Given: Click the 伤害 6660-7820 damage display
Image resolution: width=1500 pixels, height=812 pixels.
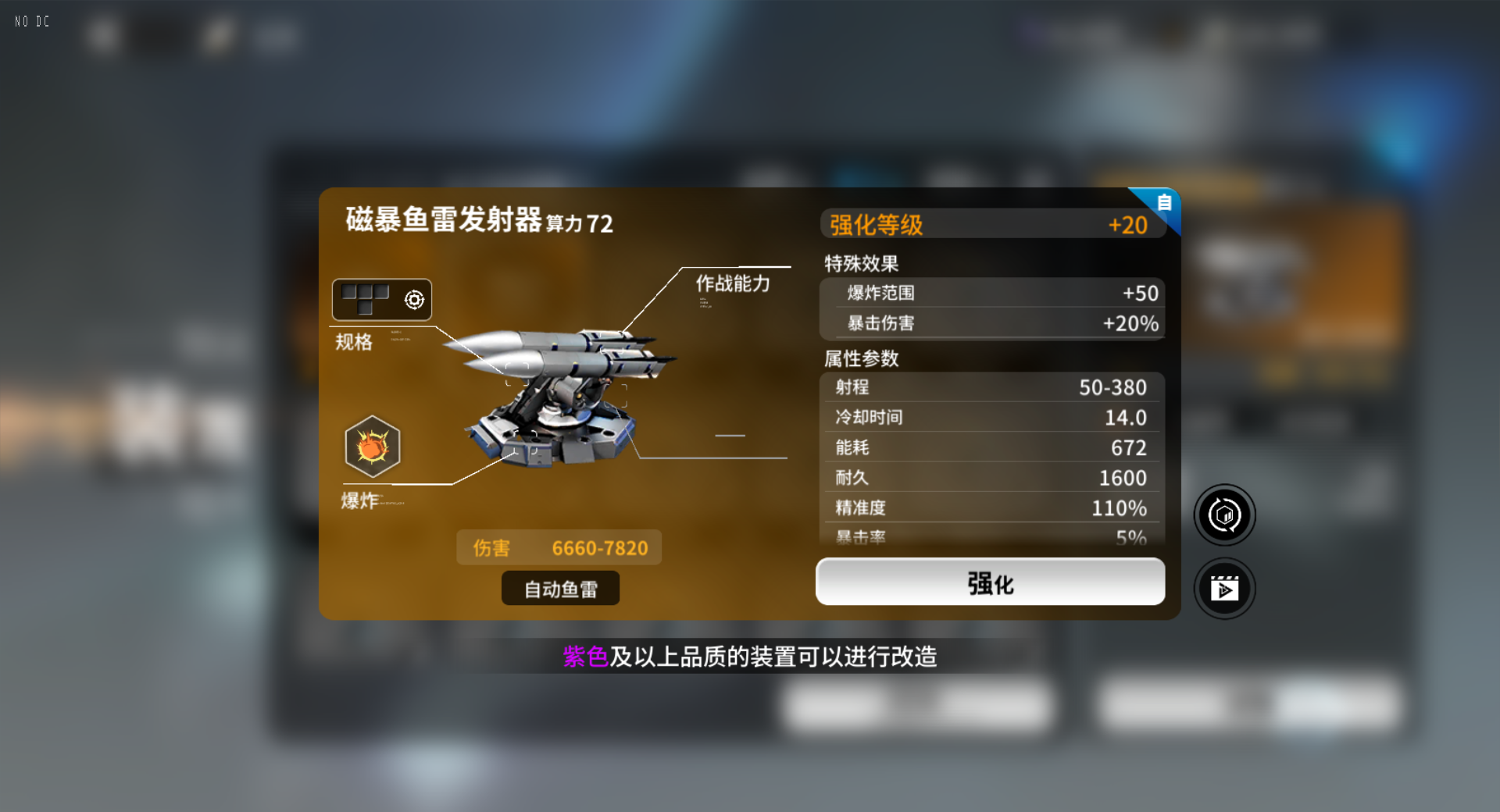Looking at the screenshot, I should click(559, 547).
